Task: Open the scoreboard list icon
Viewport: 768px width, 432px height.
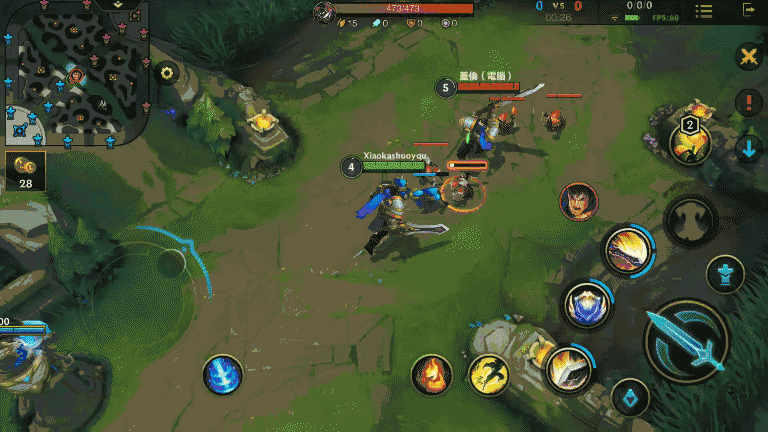Action: tap(704, 10)
